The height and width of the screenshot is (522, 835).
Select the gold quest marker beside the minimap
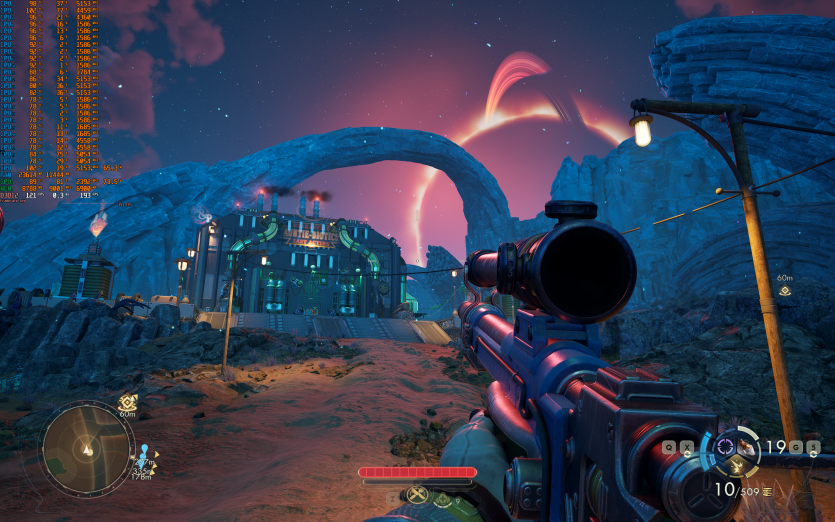click(x=128, y=402)
